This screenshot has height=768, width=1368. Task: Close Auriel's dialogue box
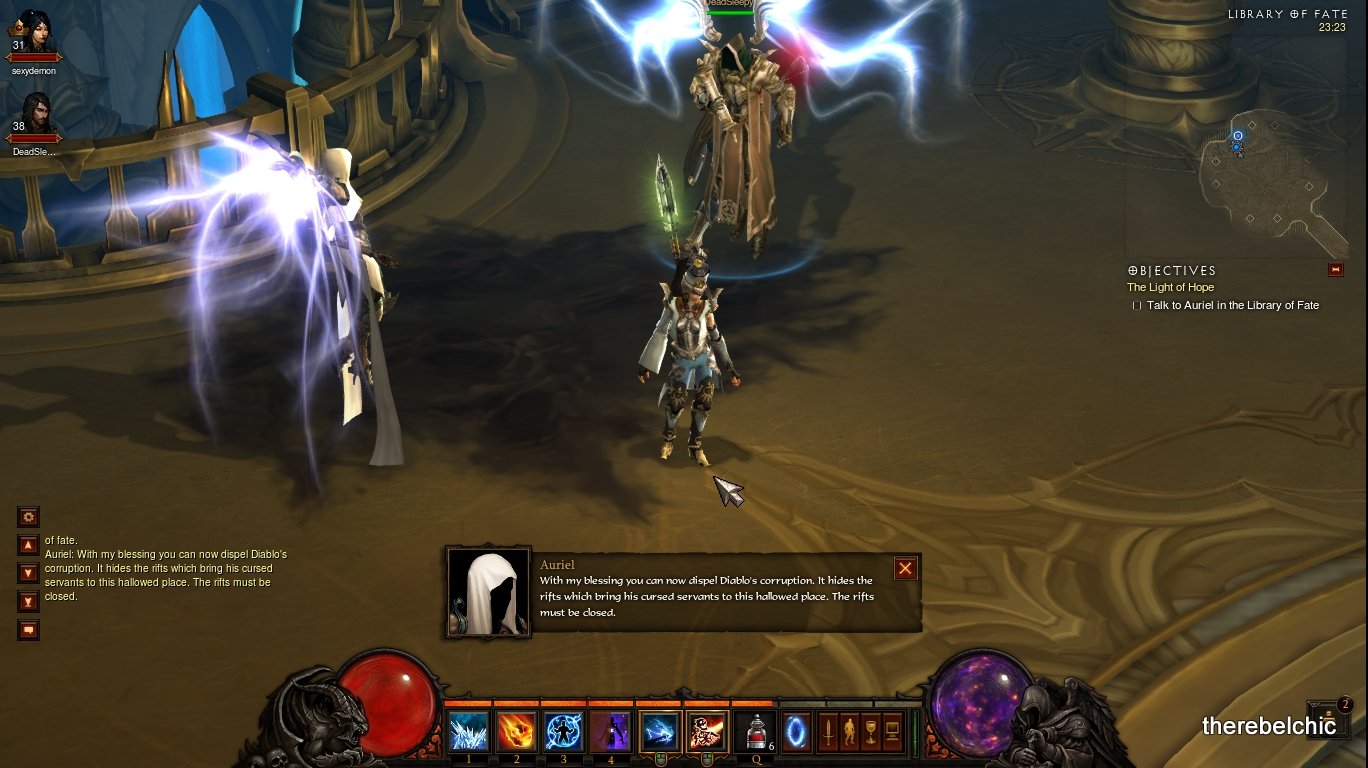[x=905, y=568]
